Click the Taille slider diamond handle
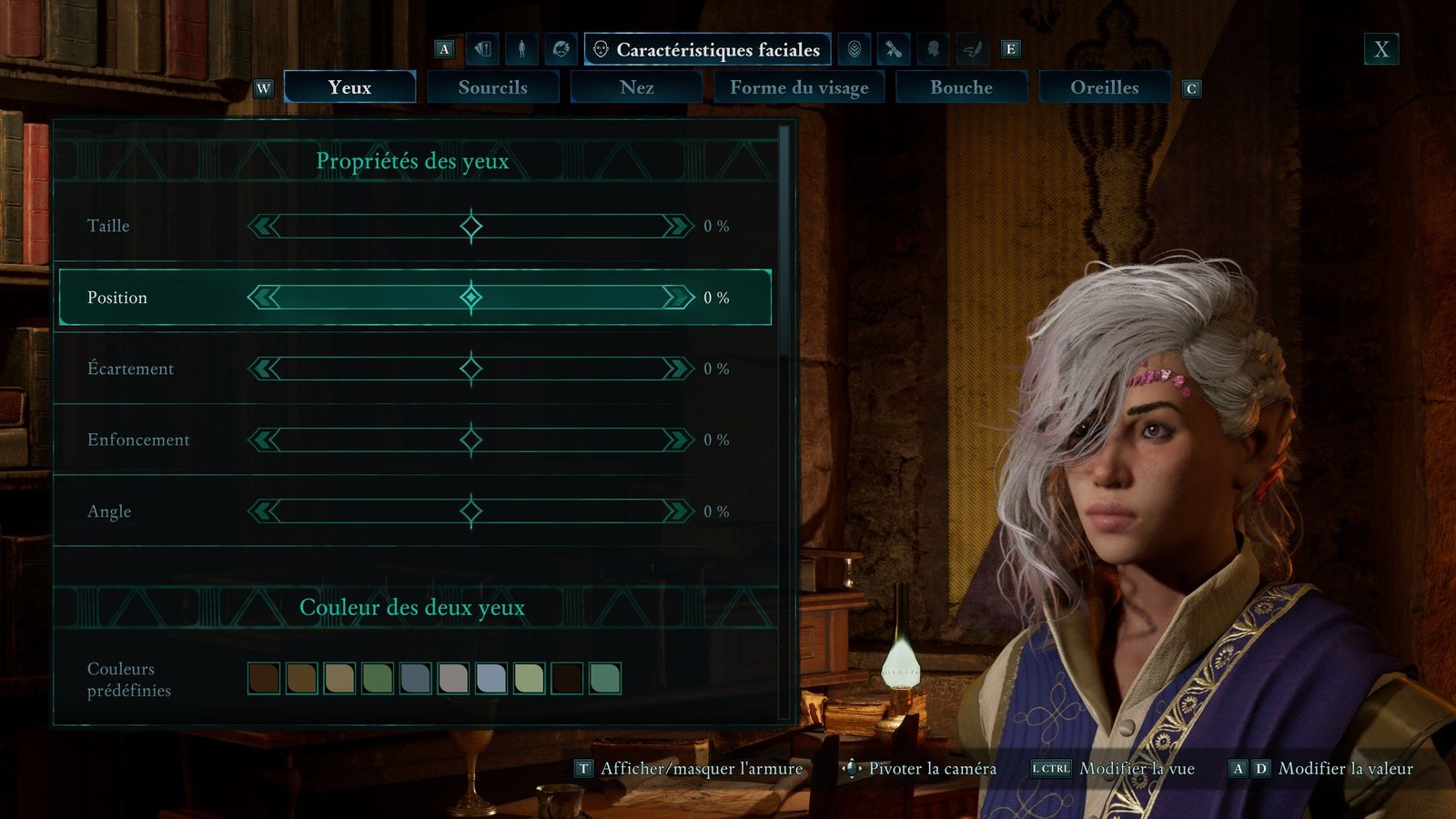Viewport: 1456px width, 819px height. coord(470,226)
